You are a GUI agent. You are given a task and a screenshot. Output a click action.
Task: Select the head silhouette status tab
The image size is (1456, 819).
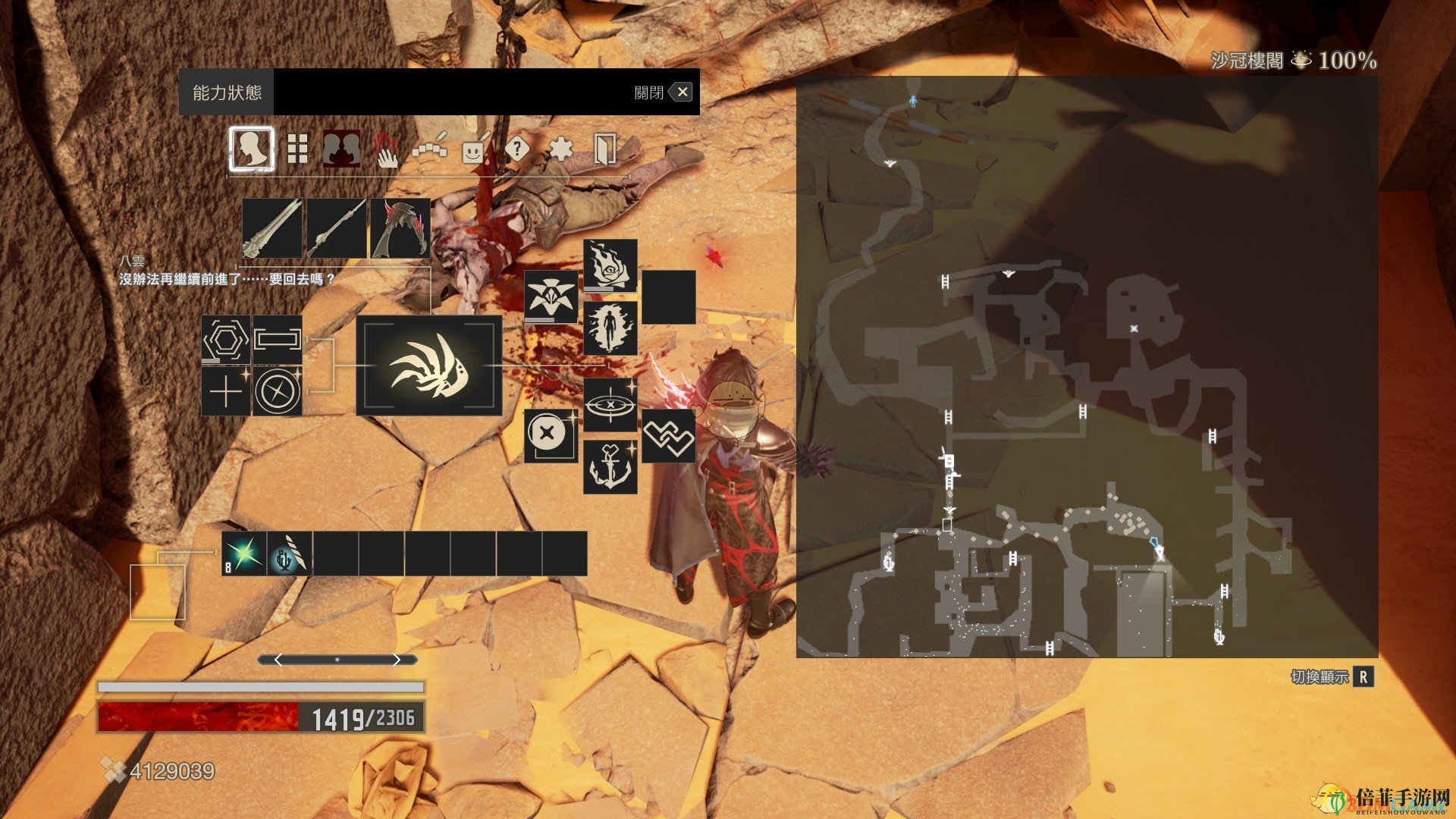tap(252, 149)
